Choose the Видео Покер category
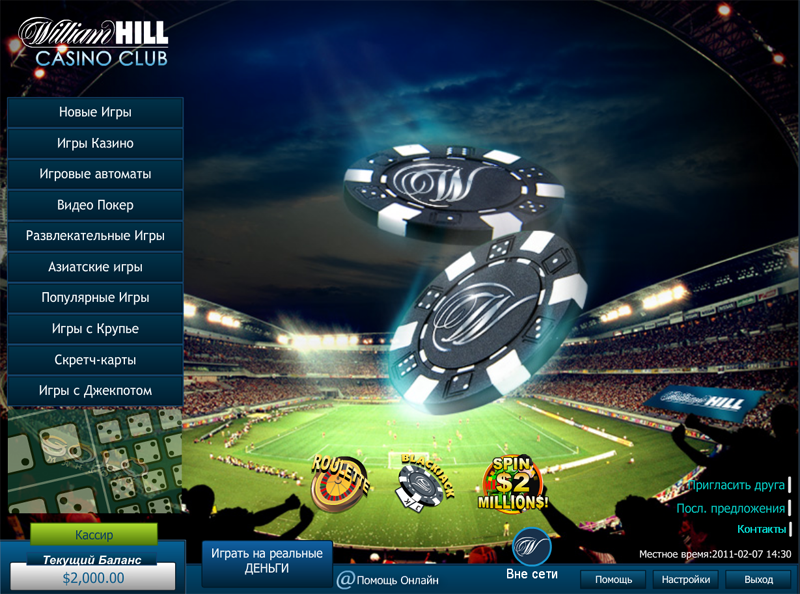 (95, 205)
